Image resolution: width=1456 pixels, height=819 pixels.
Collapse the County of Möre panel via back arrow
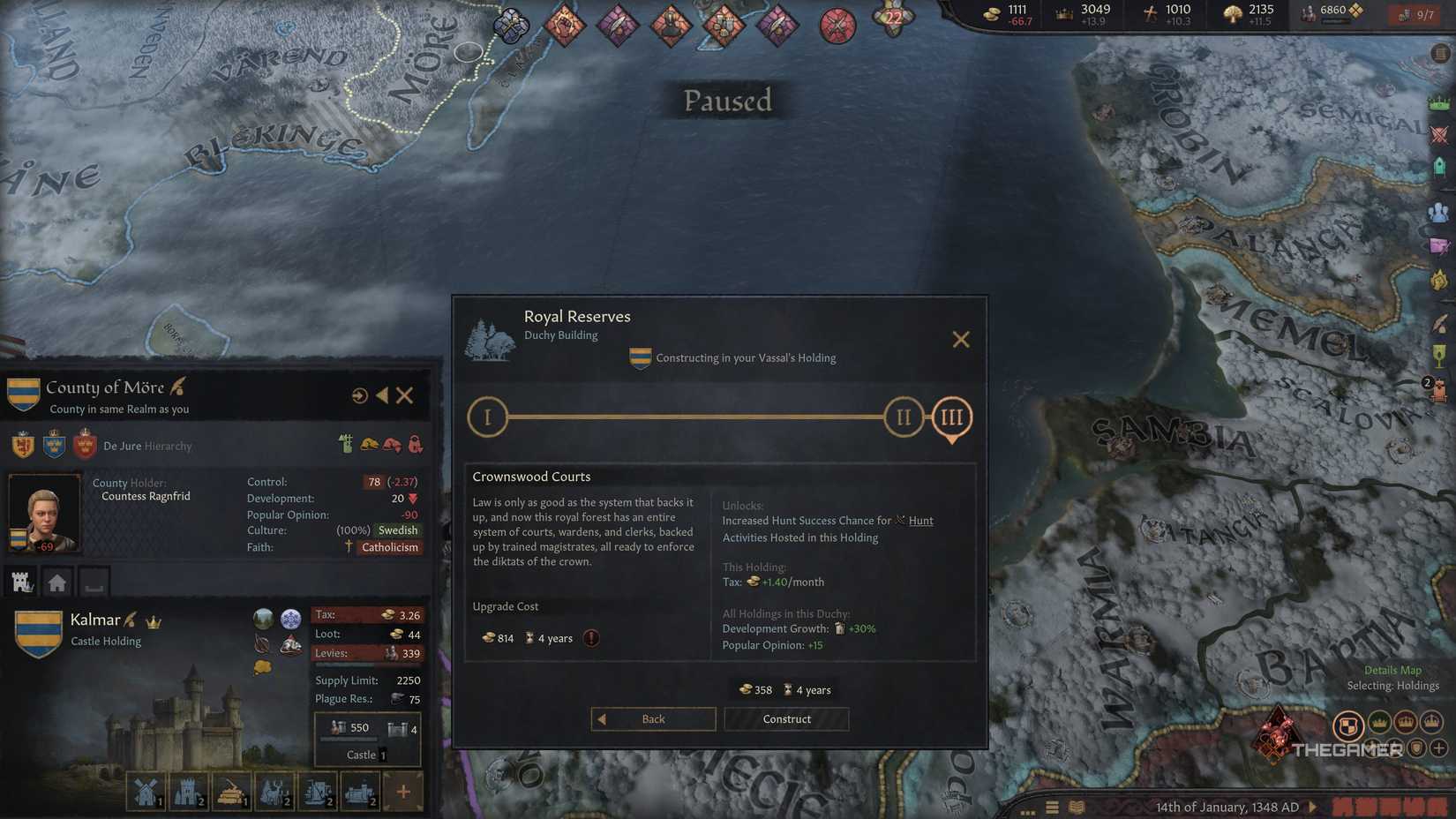pyautogui.click(x=382, y=395)
